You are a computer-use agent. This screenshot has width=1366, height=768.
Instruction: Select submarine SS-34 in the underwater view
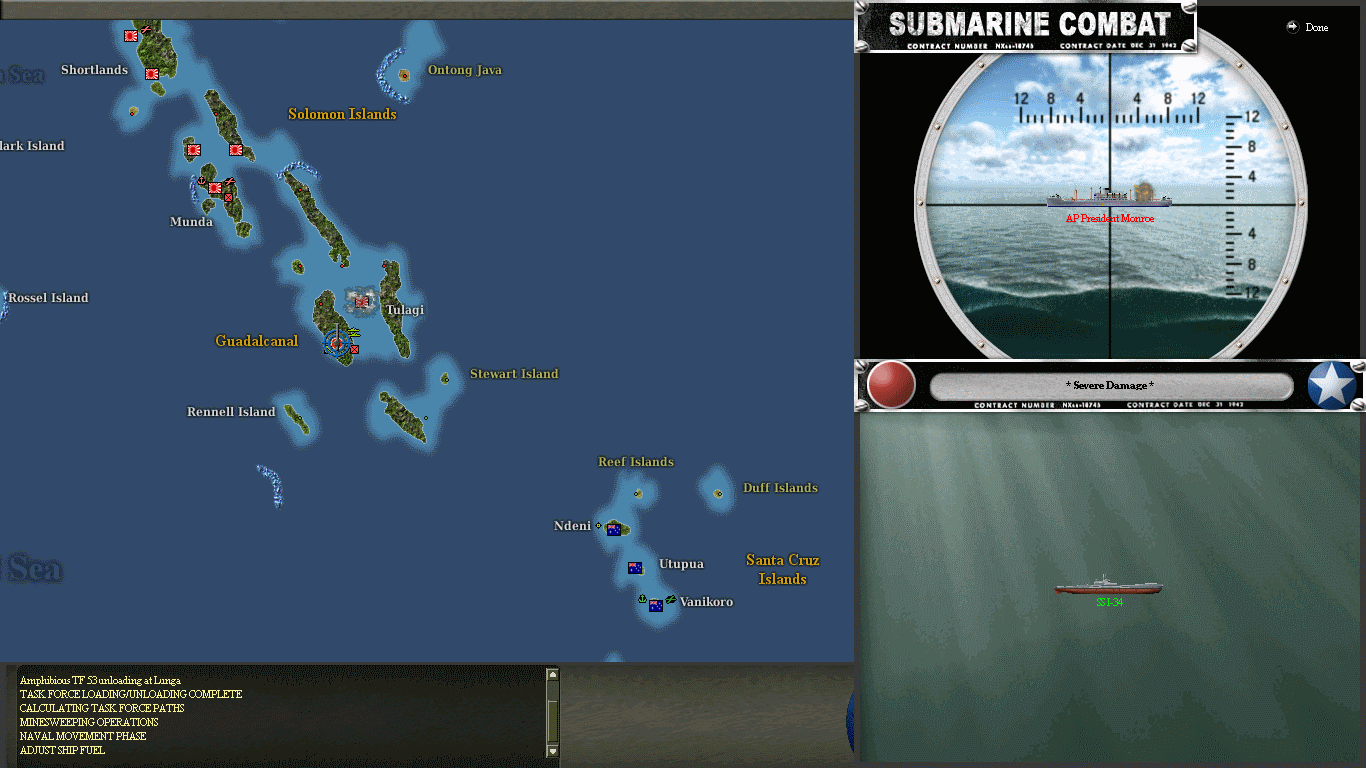click(1108, 585)
